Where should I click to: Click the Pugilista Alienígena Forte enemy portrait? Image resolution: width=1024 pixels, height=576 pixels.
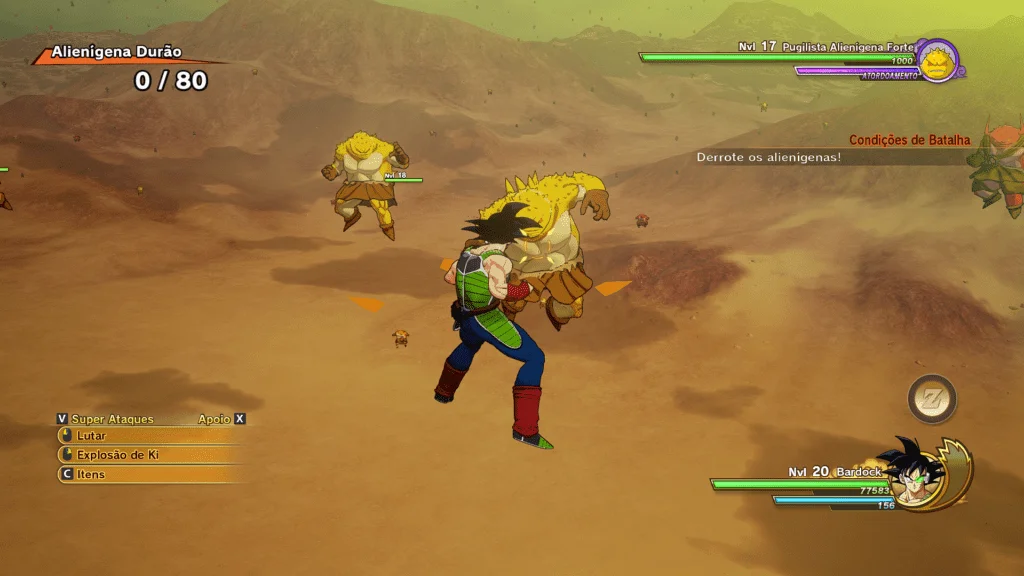coord(938,62)
